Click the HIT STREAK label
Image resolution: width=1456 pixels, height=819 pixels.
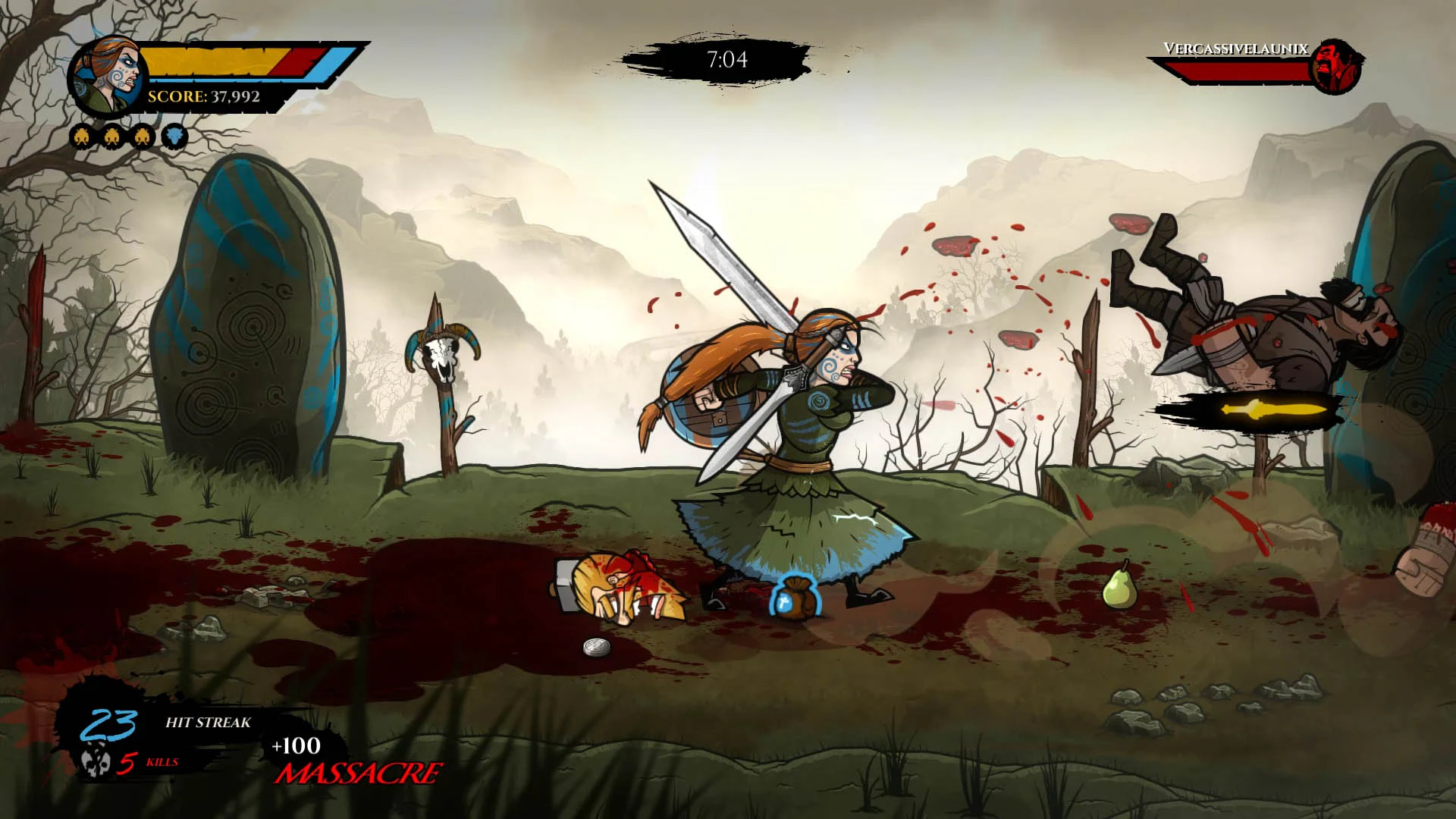(208, 723)
